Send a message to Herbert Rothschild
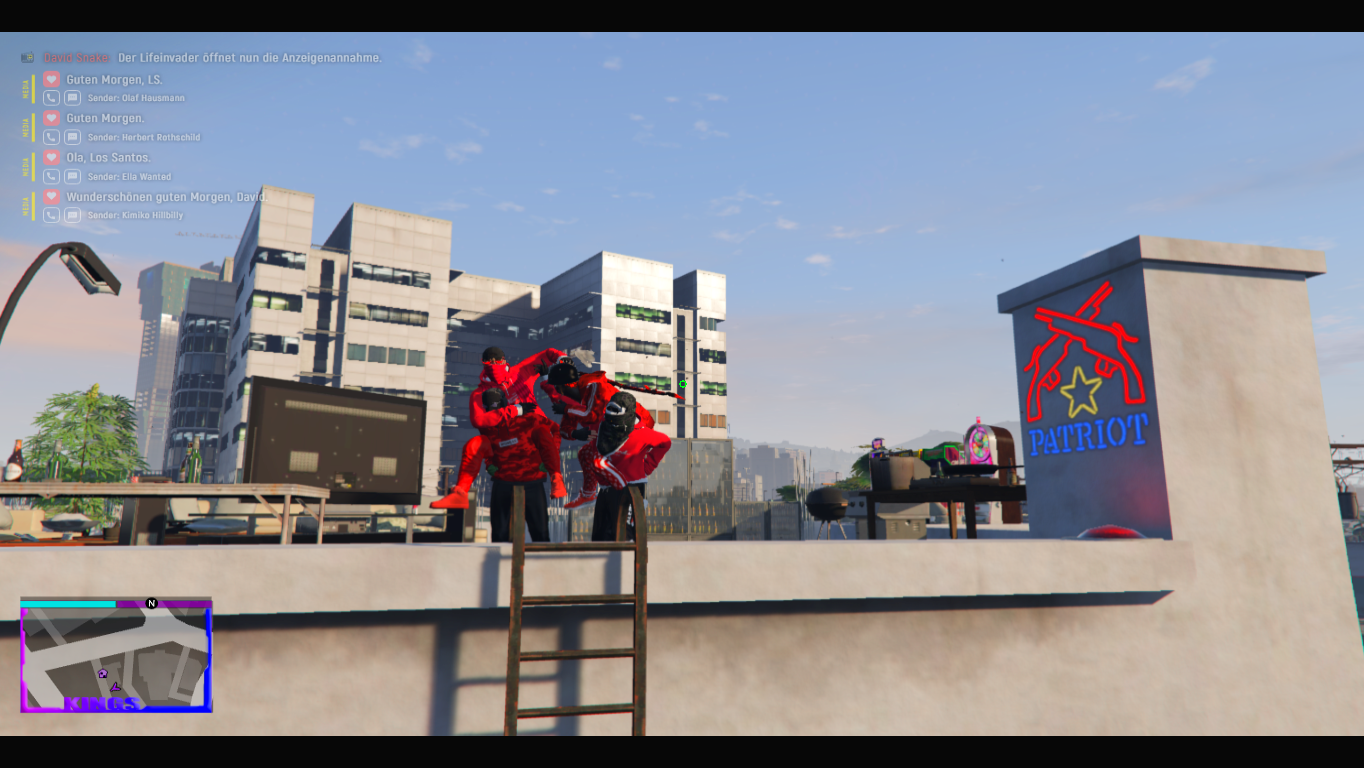 coord(72,137)
